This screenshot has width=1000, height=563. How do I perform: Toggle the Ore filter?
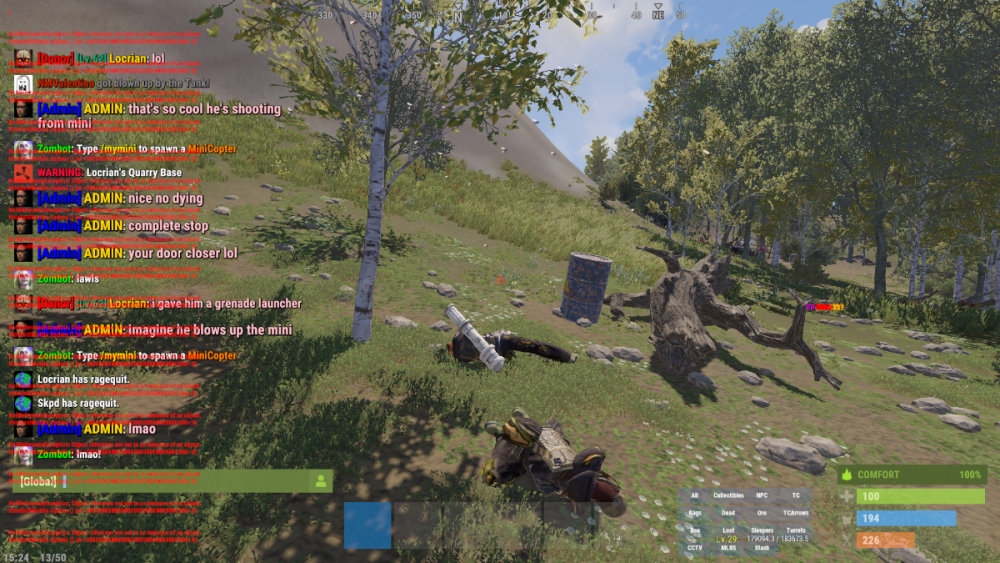[762, 512]
